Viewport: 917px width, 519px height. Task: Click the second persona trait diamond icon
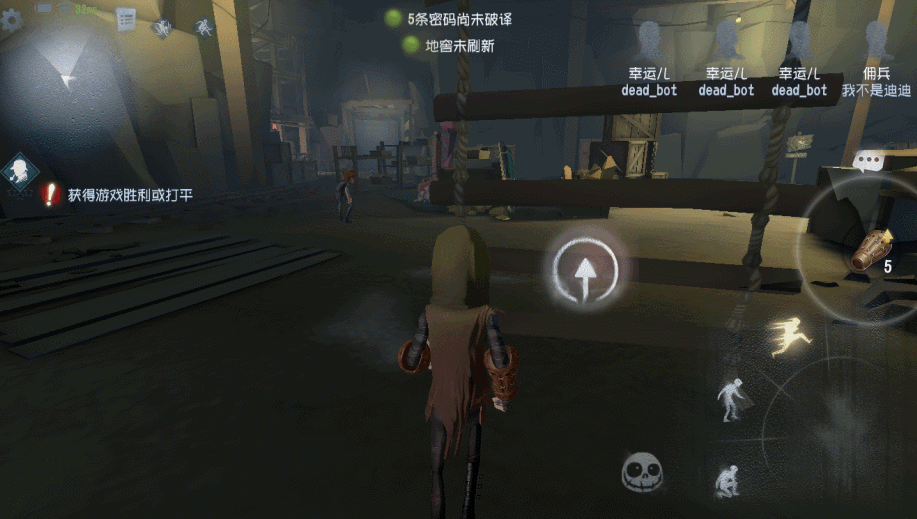tap(204, 27)
